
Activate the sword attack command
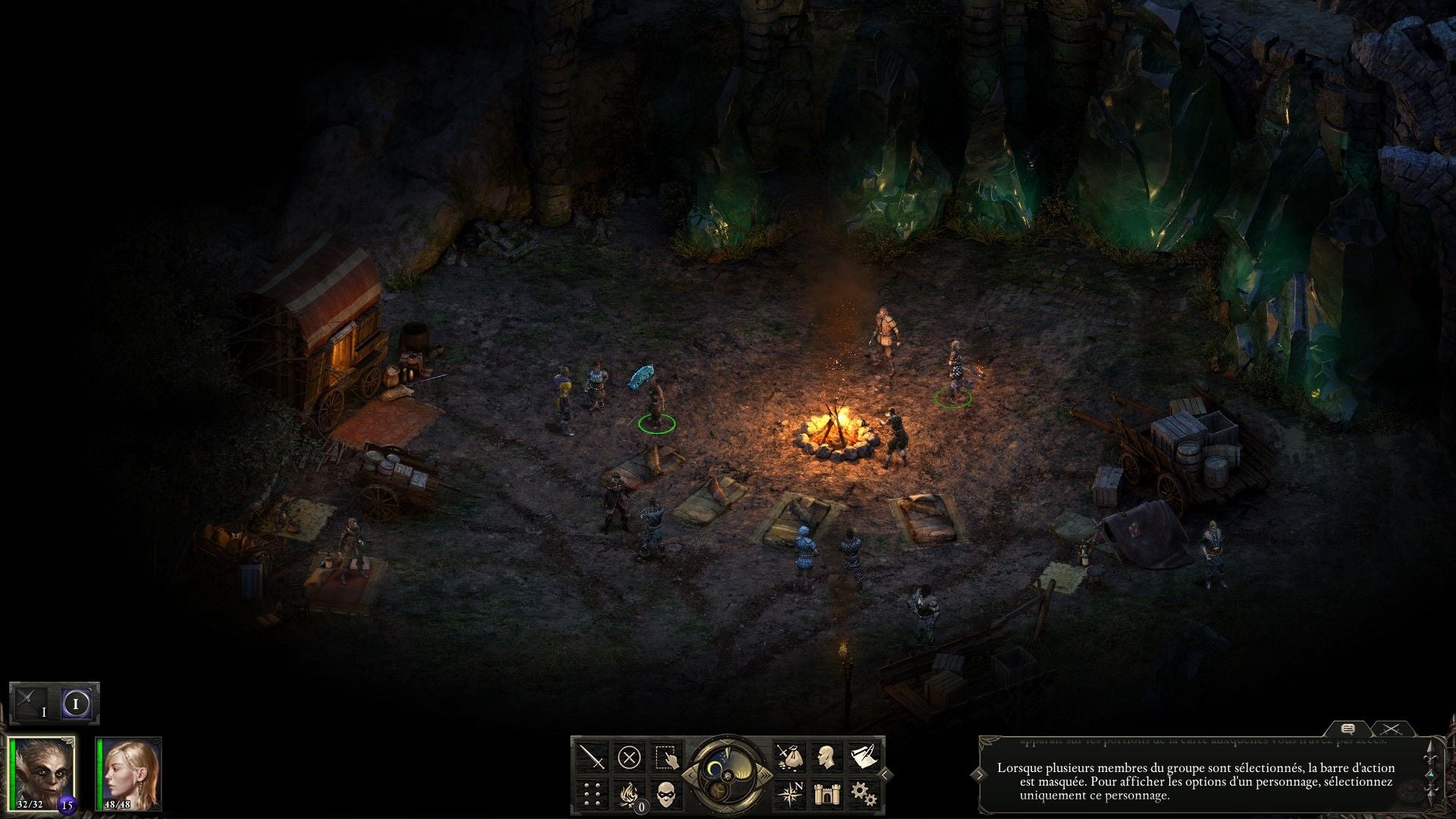[x=592, y=757]
